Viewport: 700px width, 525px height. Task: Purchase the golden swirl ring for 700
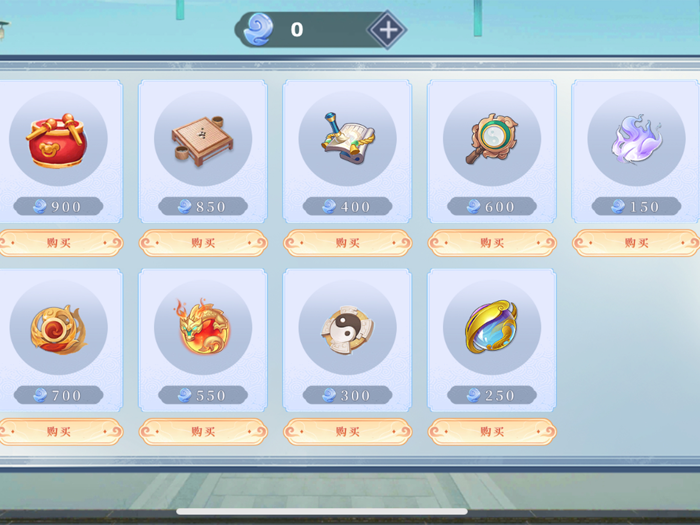(x=59, y=432)
